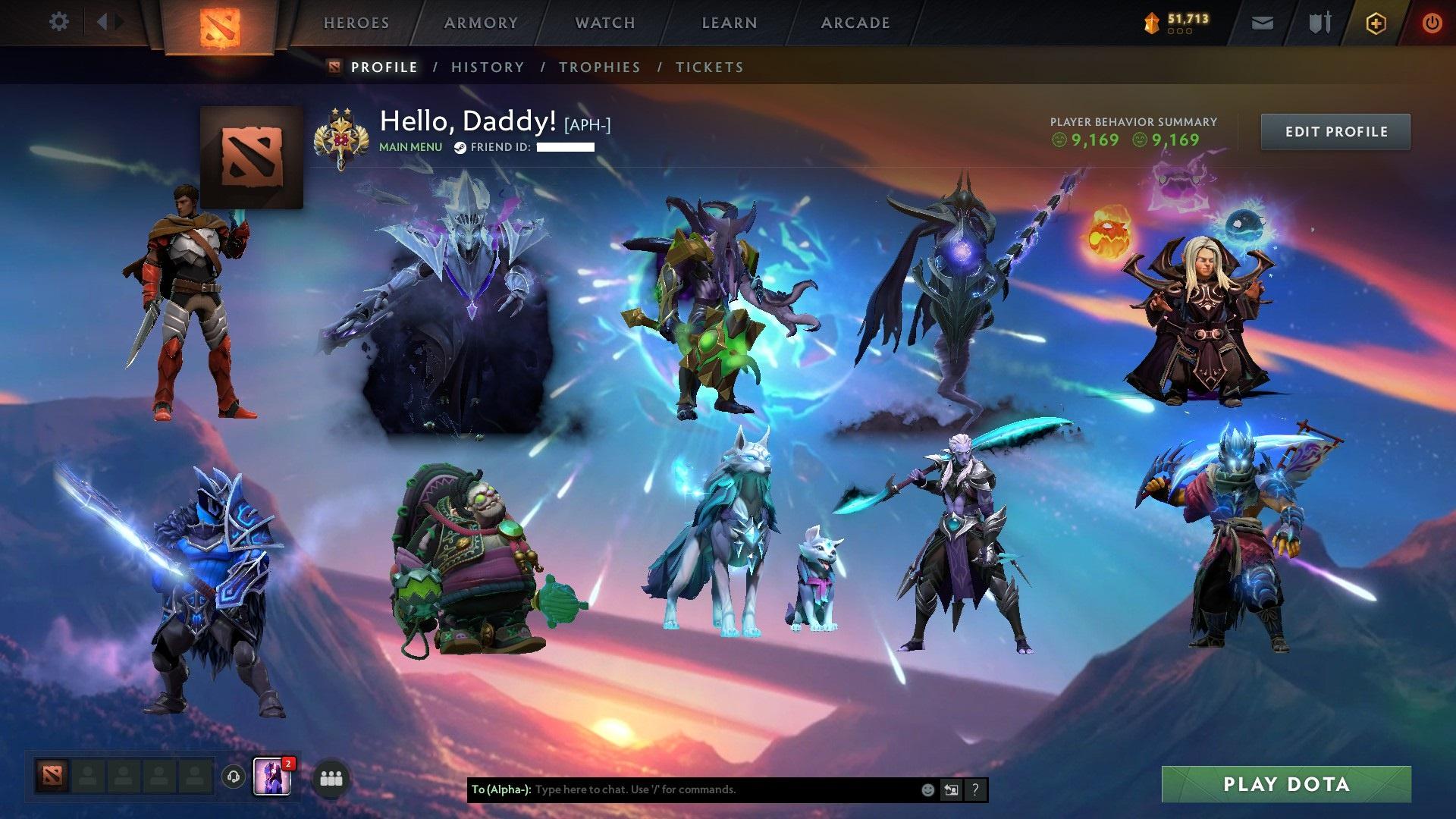
Task: Open the TROPHIES tab
Action: [x=600, y=67]
